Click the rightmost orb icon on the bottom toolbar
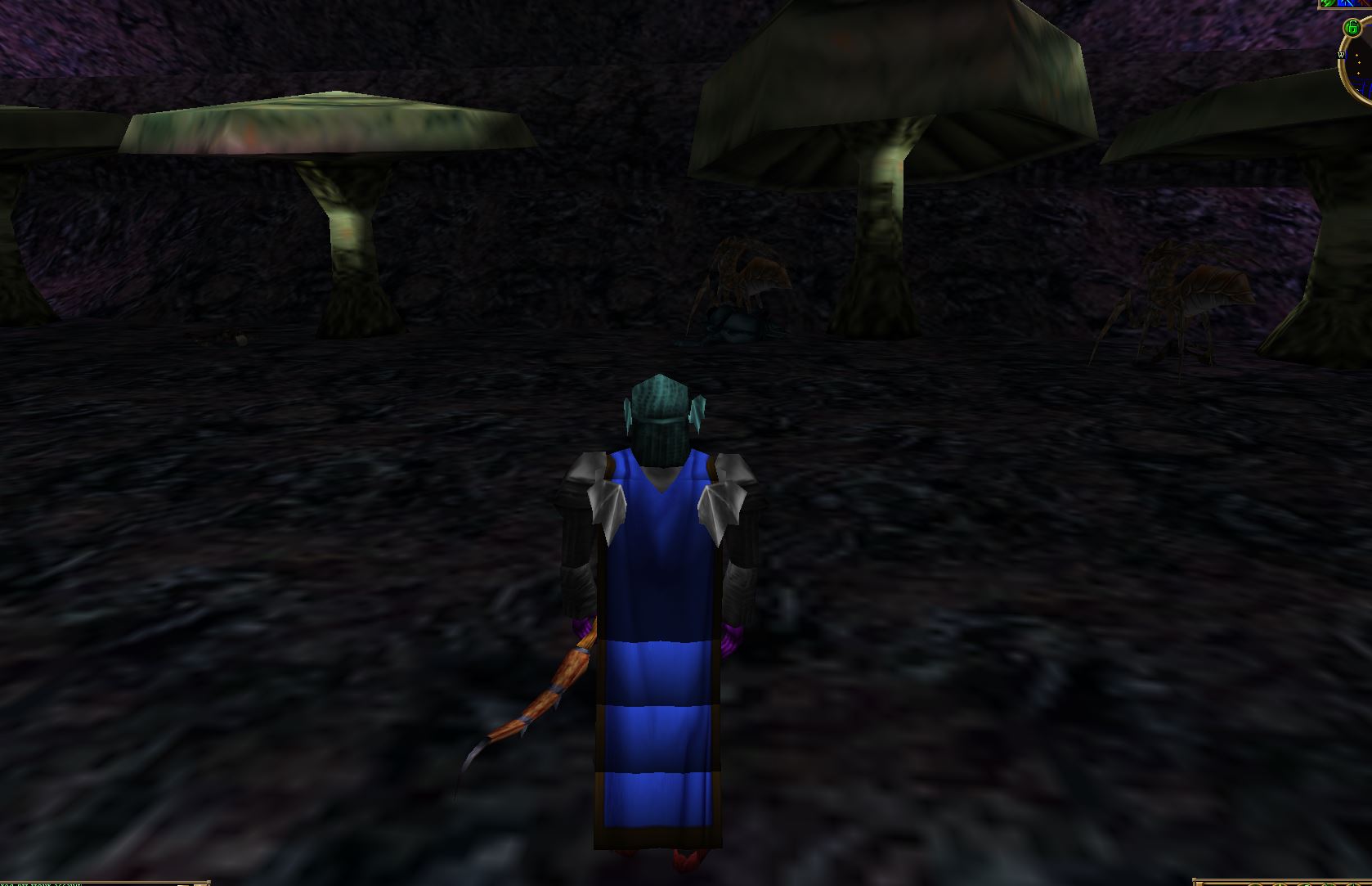1372x886 pixels. [x=1352, y=884]
